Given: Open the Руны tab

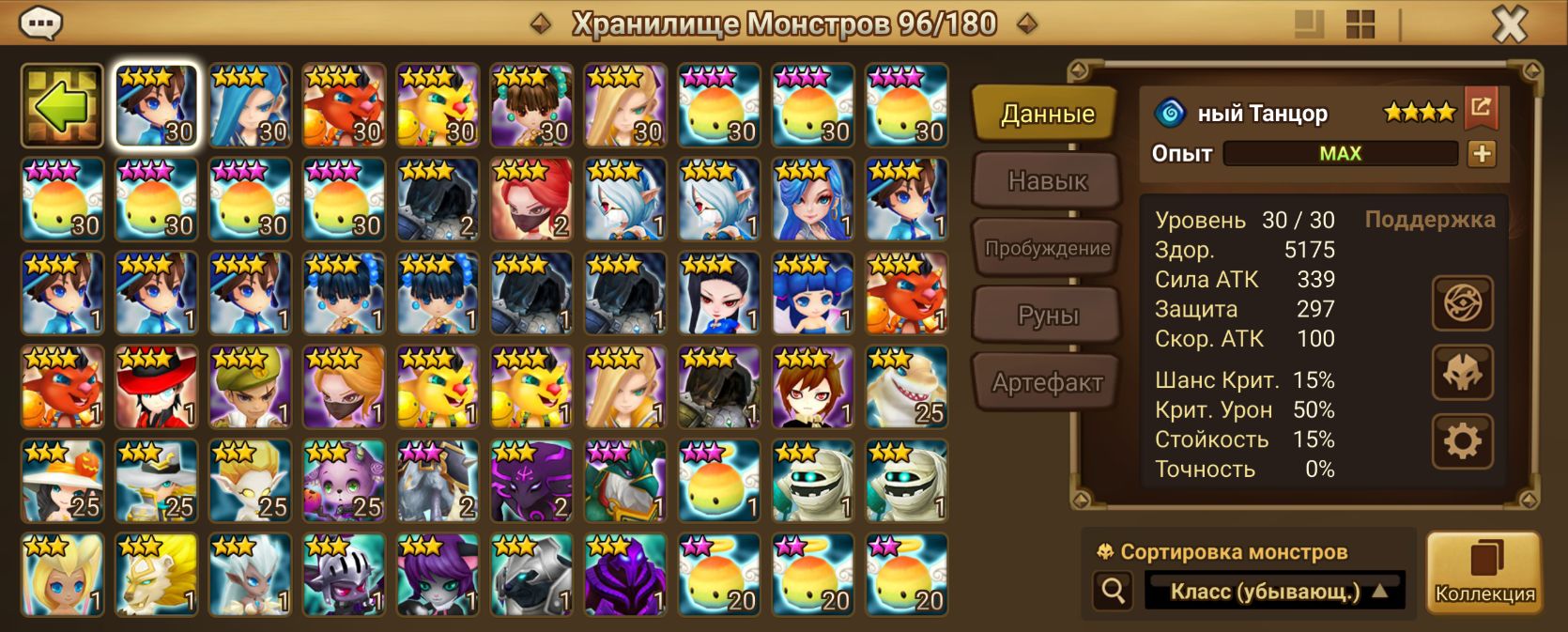Looking at the screenshot, I should (x=1047, y=316).
